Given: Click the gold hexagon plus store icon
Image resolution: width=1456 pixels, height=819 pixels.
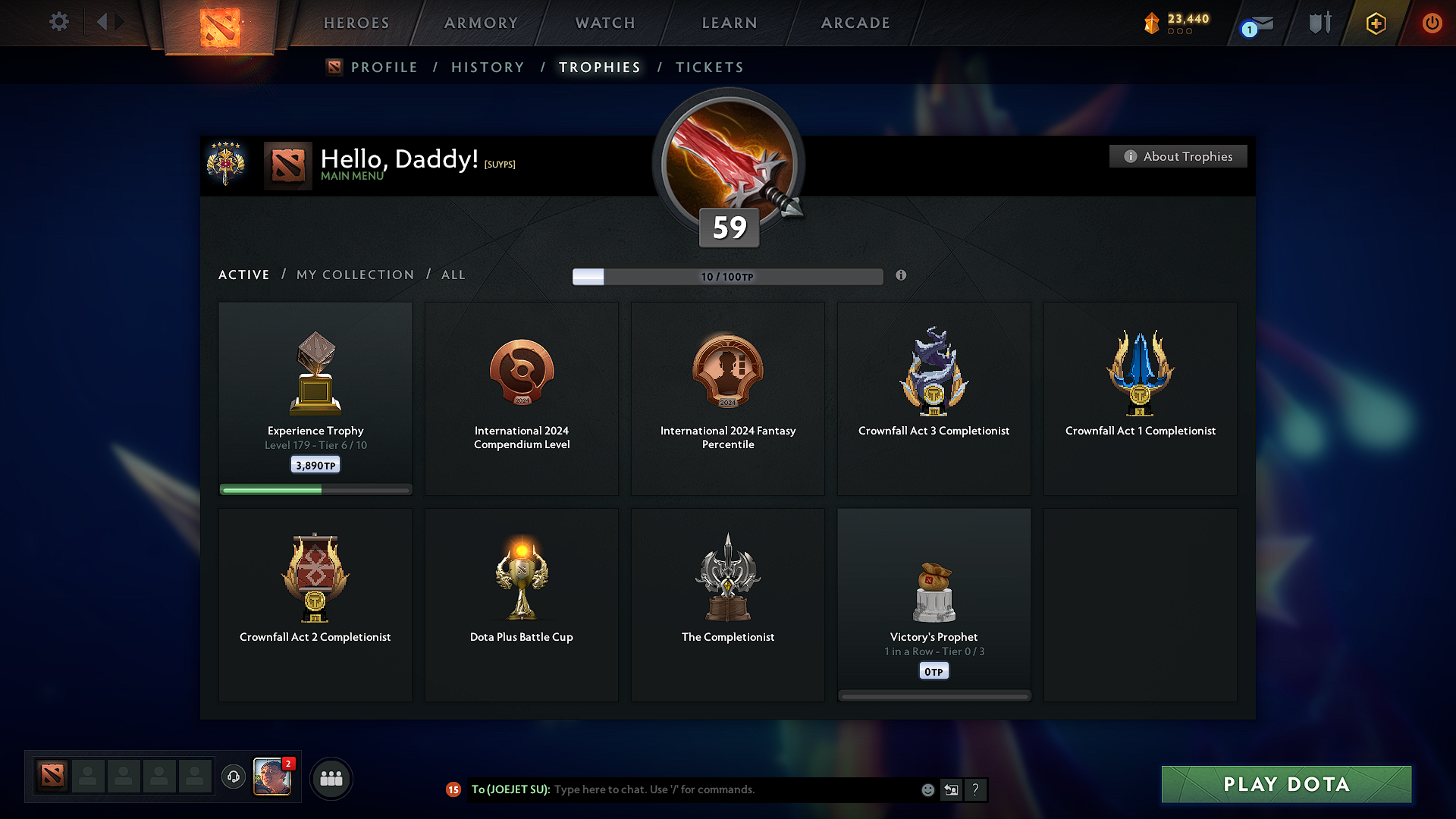Looking at the screenshot, I should (x=1375, y=23).
